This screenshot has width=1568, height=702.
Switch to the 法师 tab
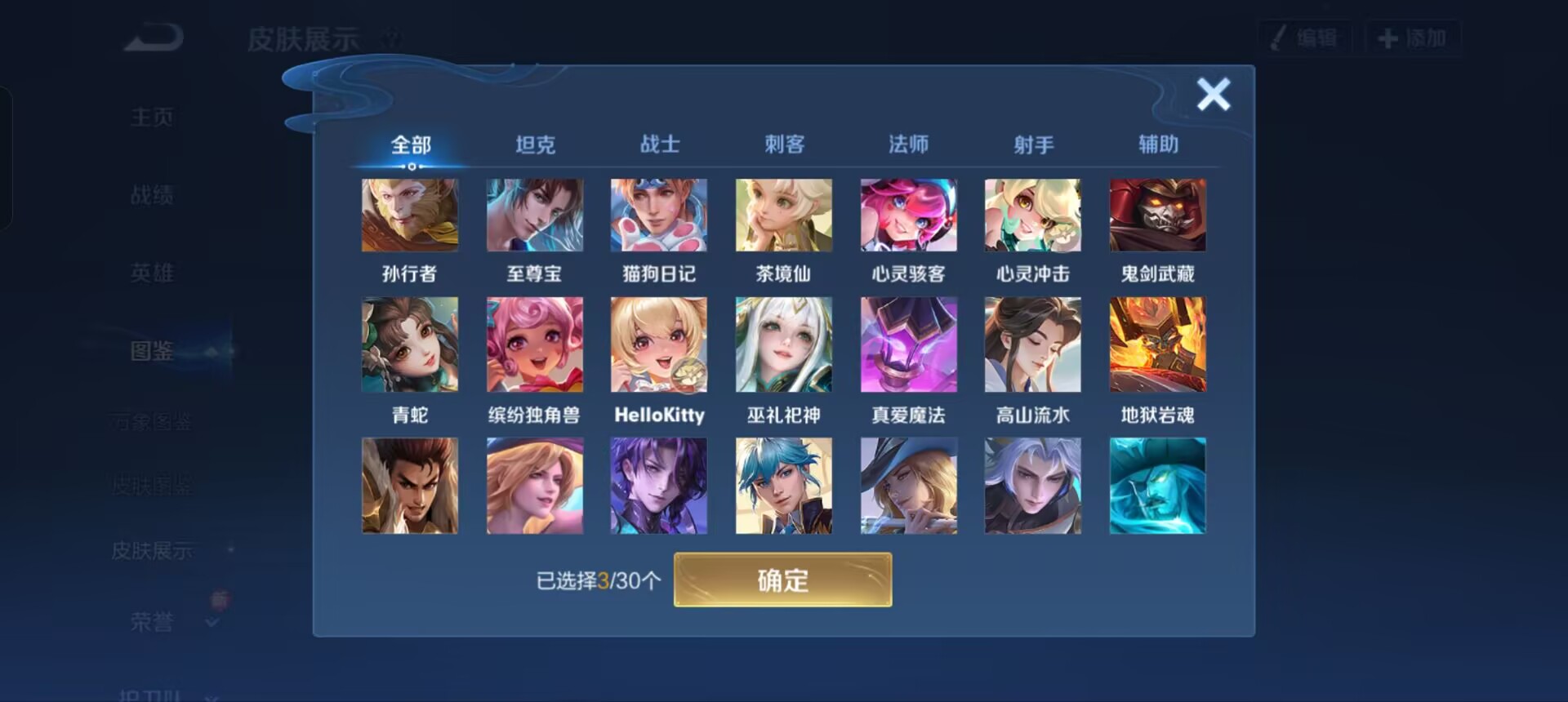(908, 144)
